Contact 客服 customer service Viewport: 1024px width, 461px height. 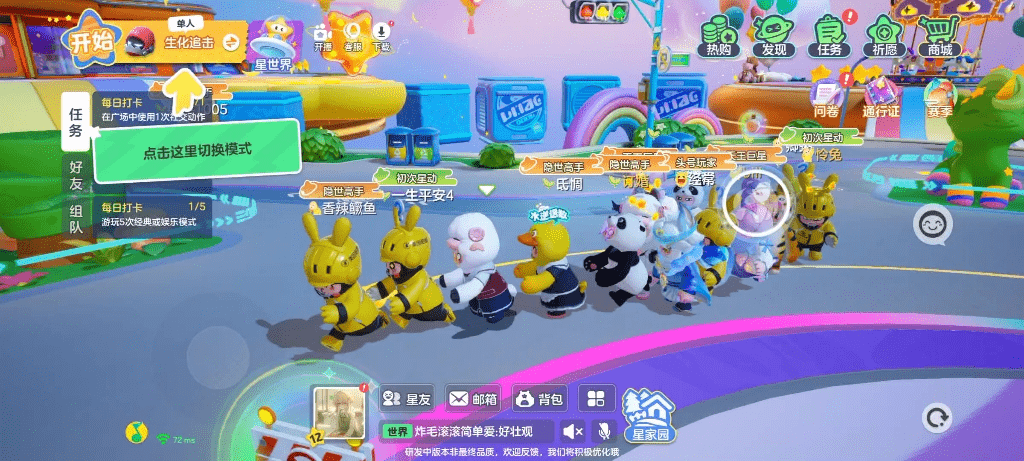[x=352, y=33]
